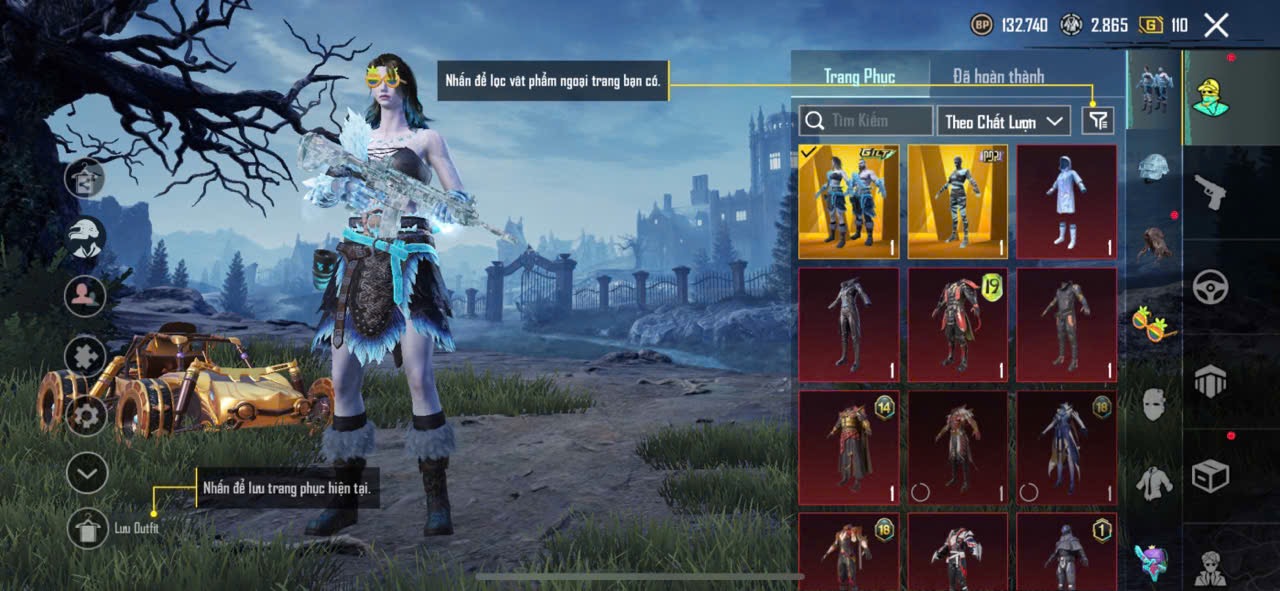Choose the white hooded raincoat outfit
The image size is (1280, 591).
1066,202
